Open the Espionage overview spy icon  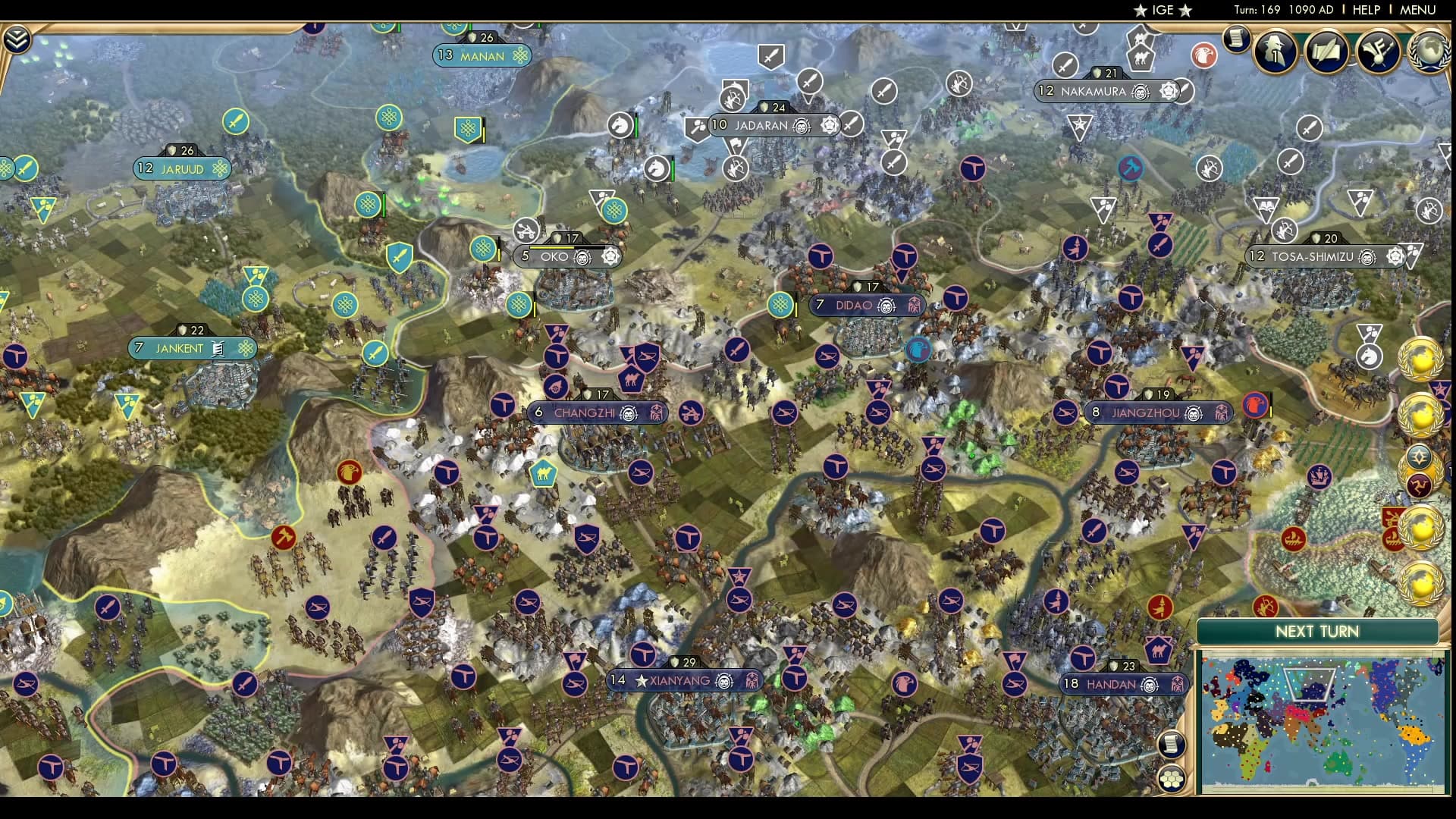pos(1275,52)
